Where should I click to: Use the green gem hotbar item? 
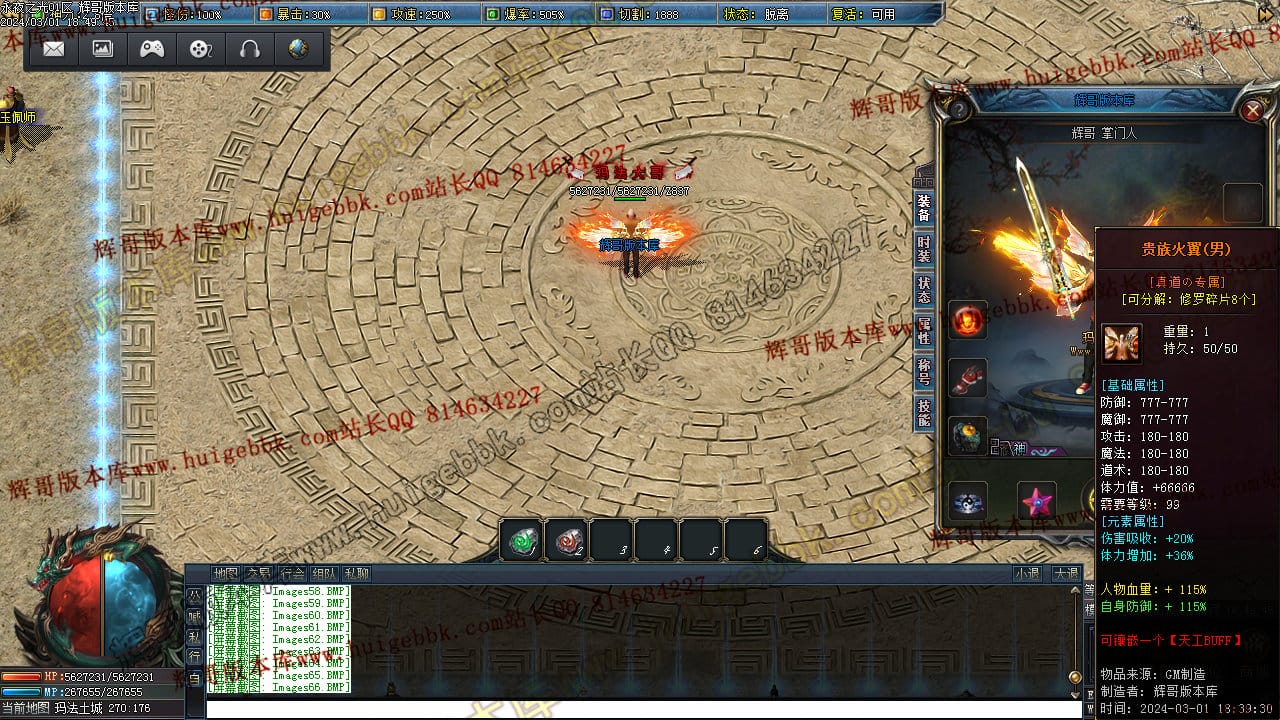(x=522, y=541)
